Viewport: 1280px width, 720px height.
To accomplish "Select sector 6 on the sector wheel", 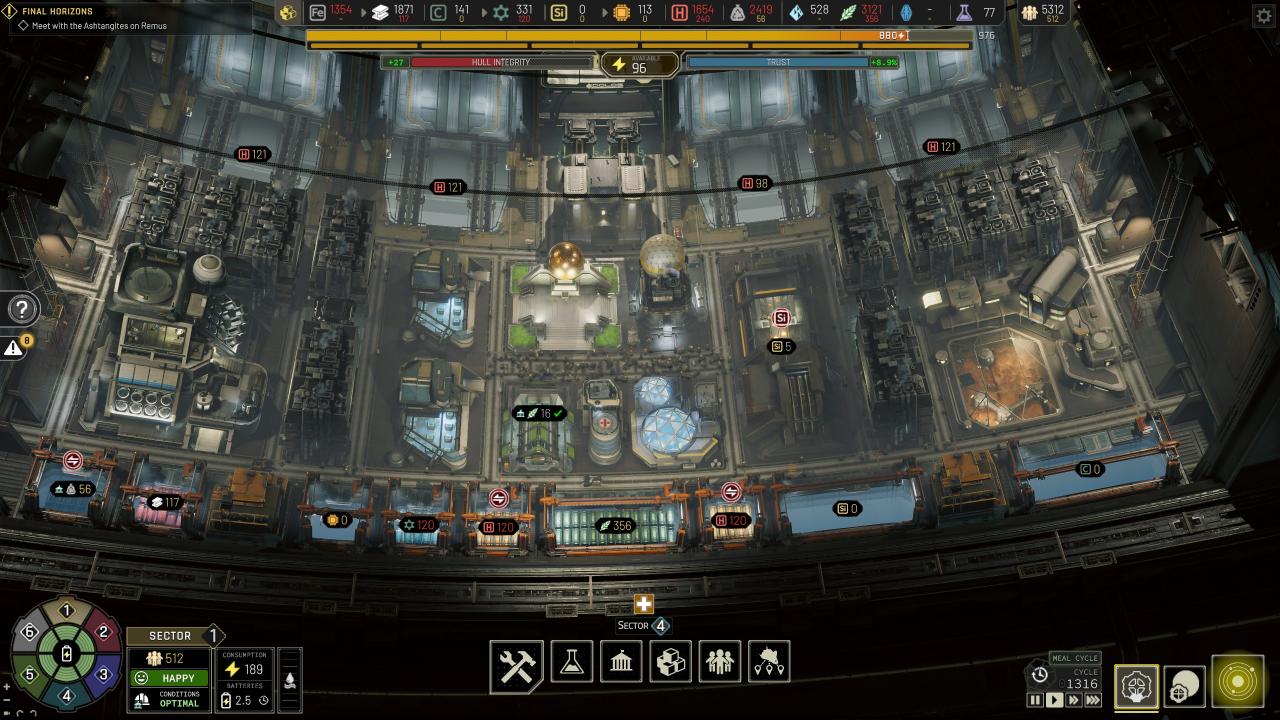I will click(x=30, y=632).
